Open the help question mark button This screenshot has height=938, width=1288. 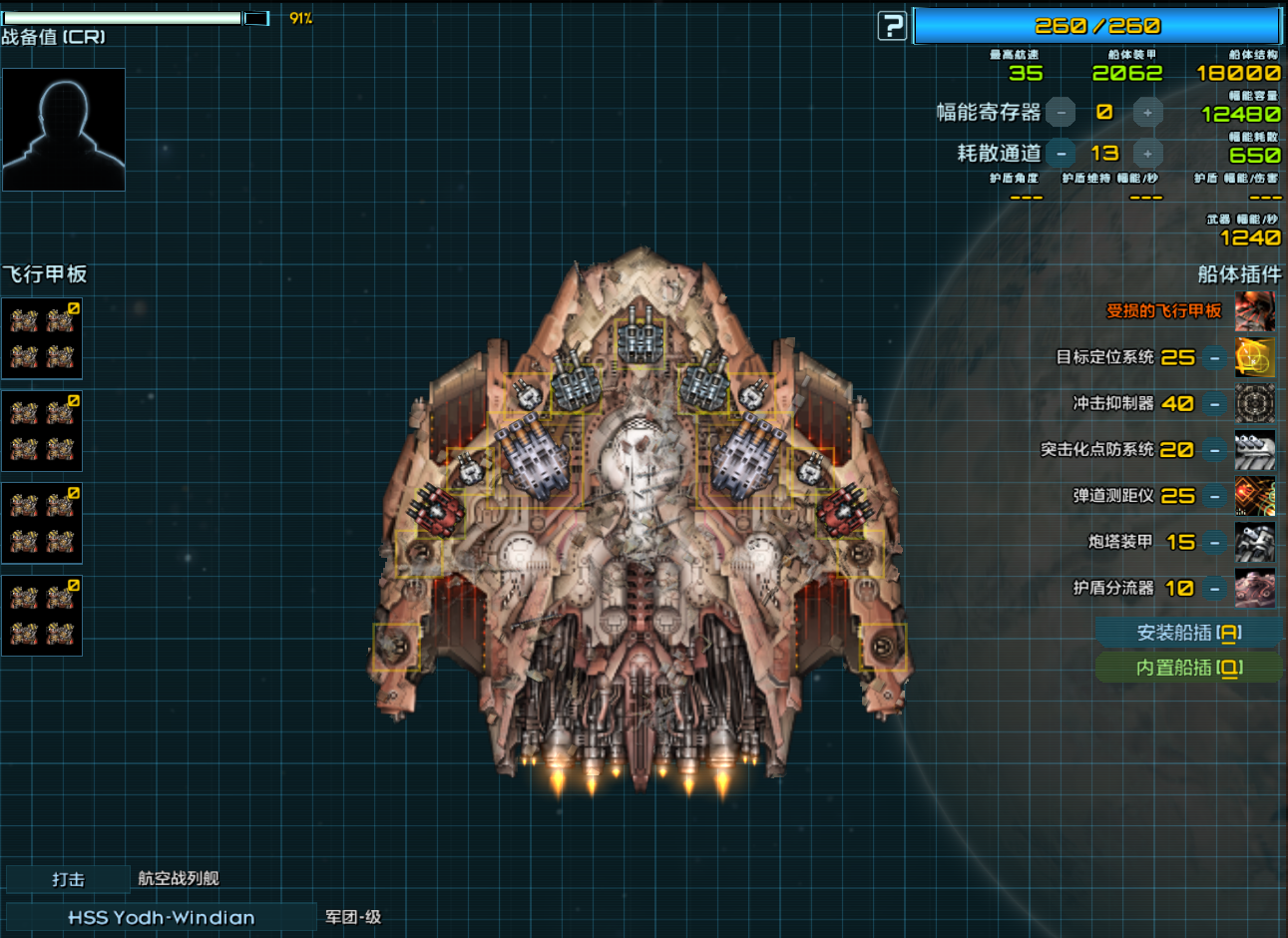click(x=892, y=26)
